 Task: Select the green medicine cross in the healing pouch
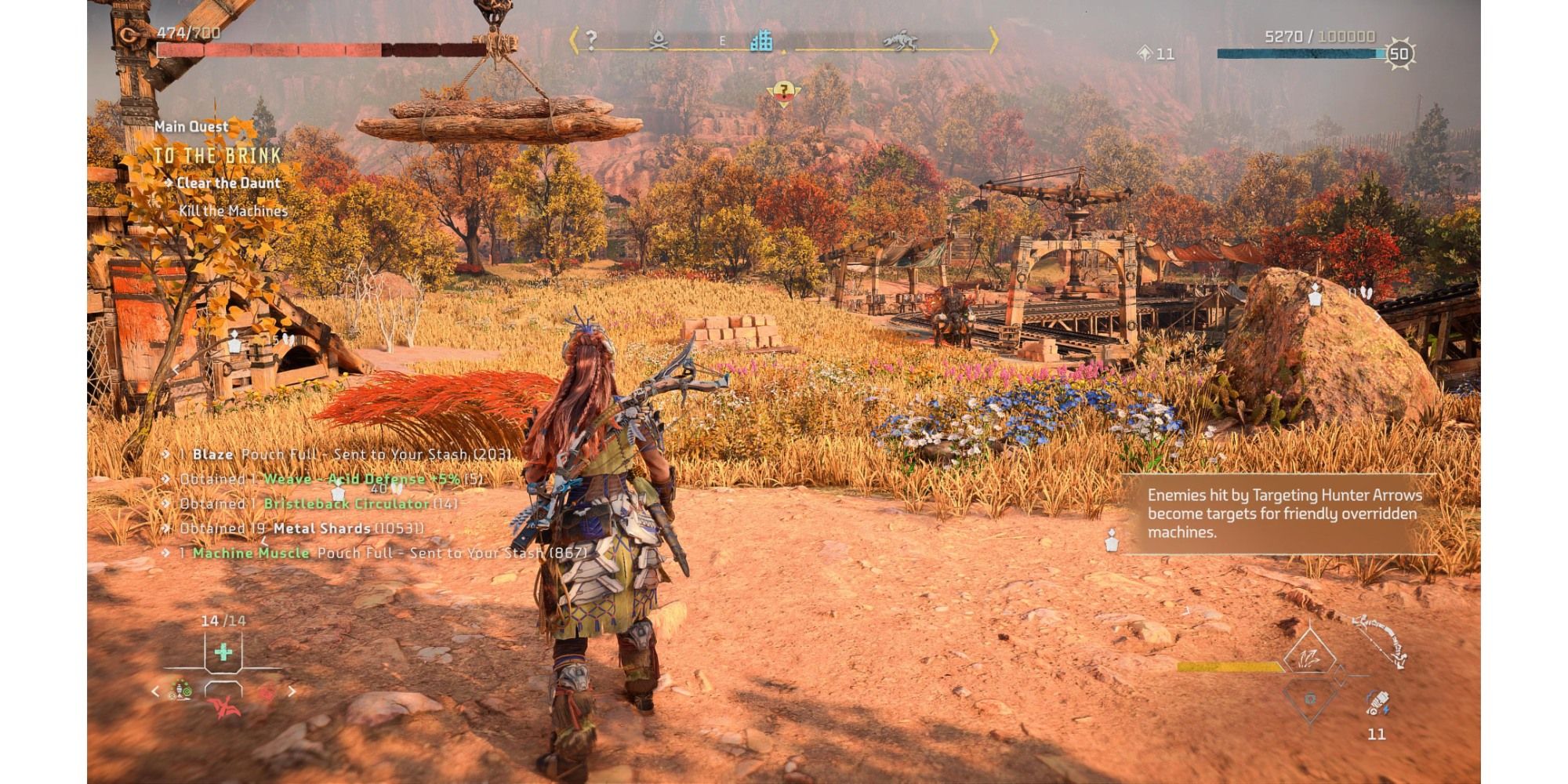[x=223, y=652]
